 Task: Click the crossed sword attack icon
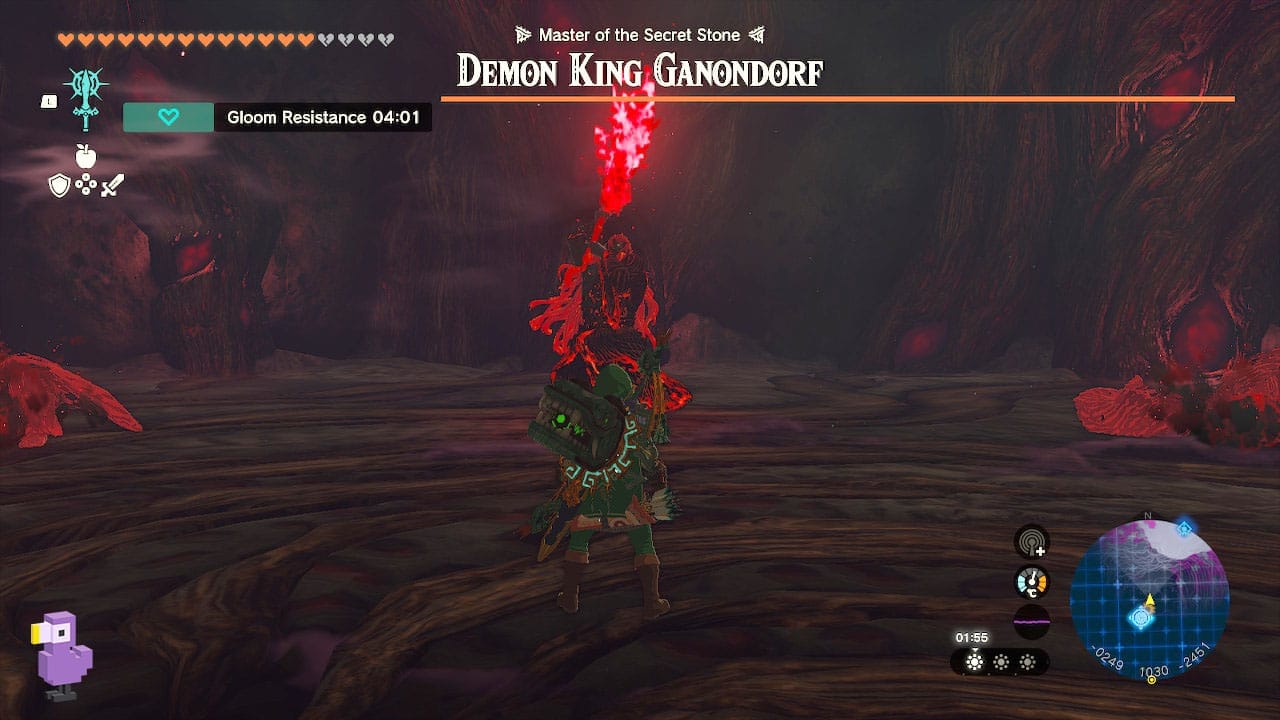[x=113, y=185]
